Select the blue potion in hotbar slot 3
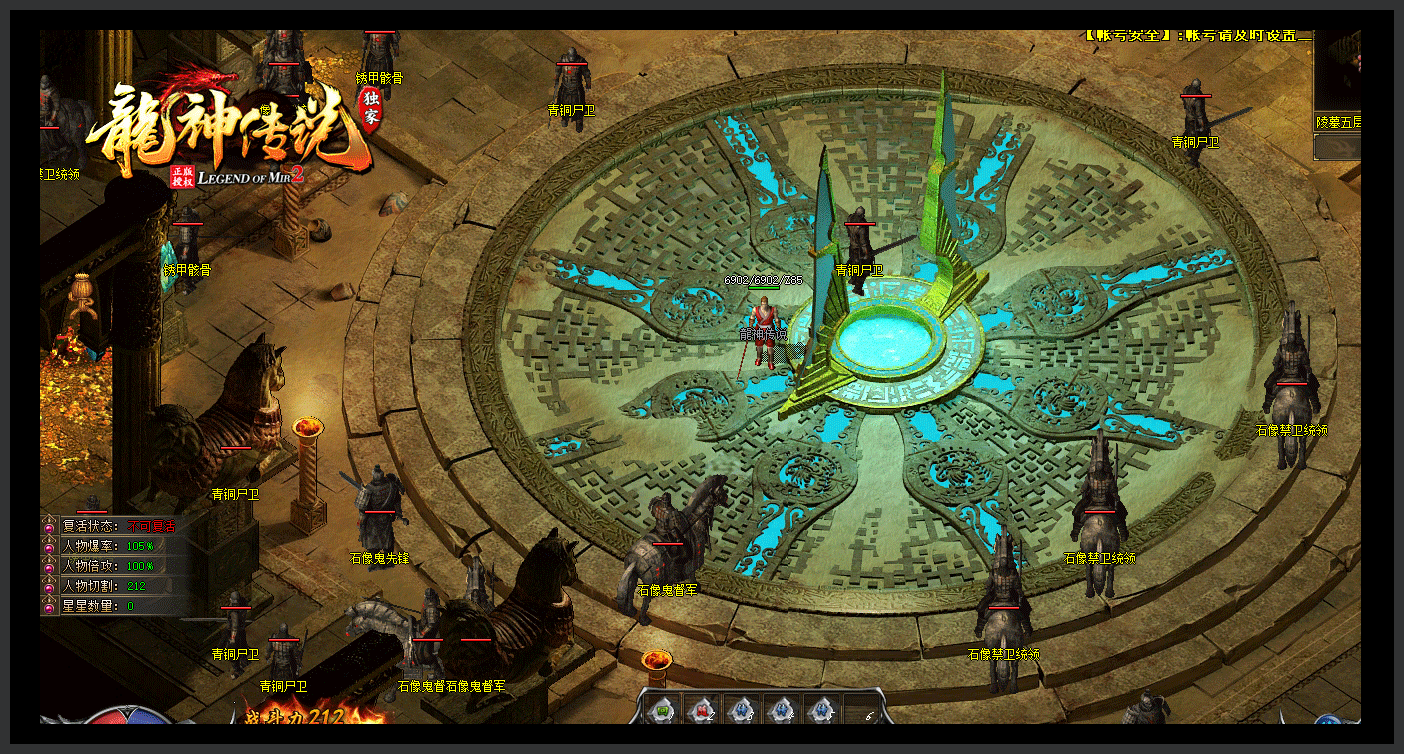 742,709
